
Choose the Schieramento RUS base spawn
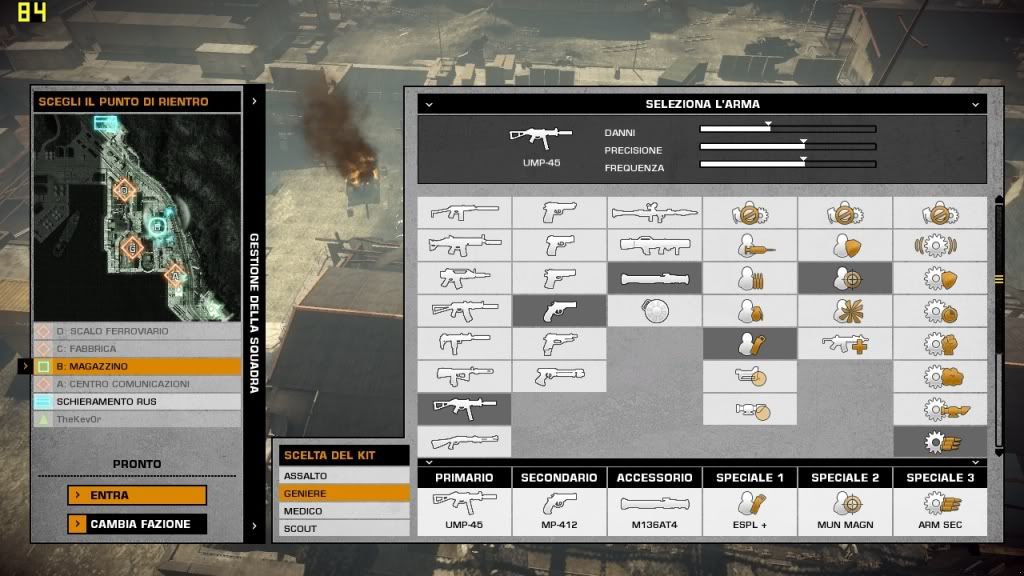pyautogui.click(x=138, y=402)
